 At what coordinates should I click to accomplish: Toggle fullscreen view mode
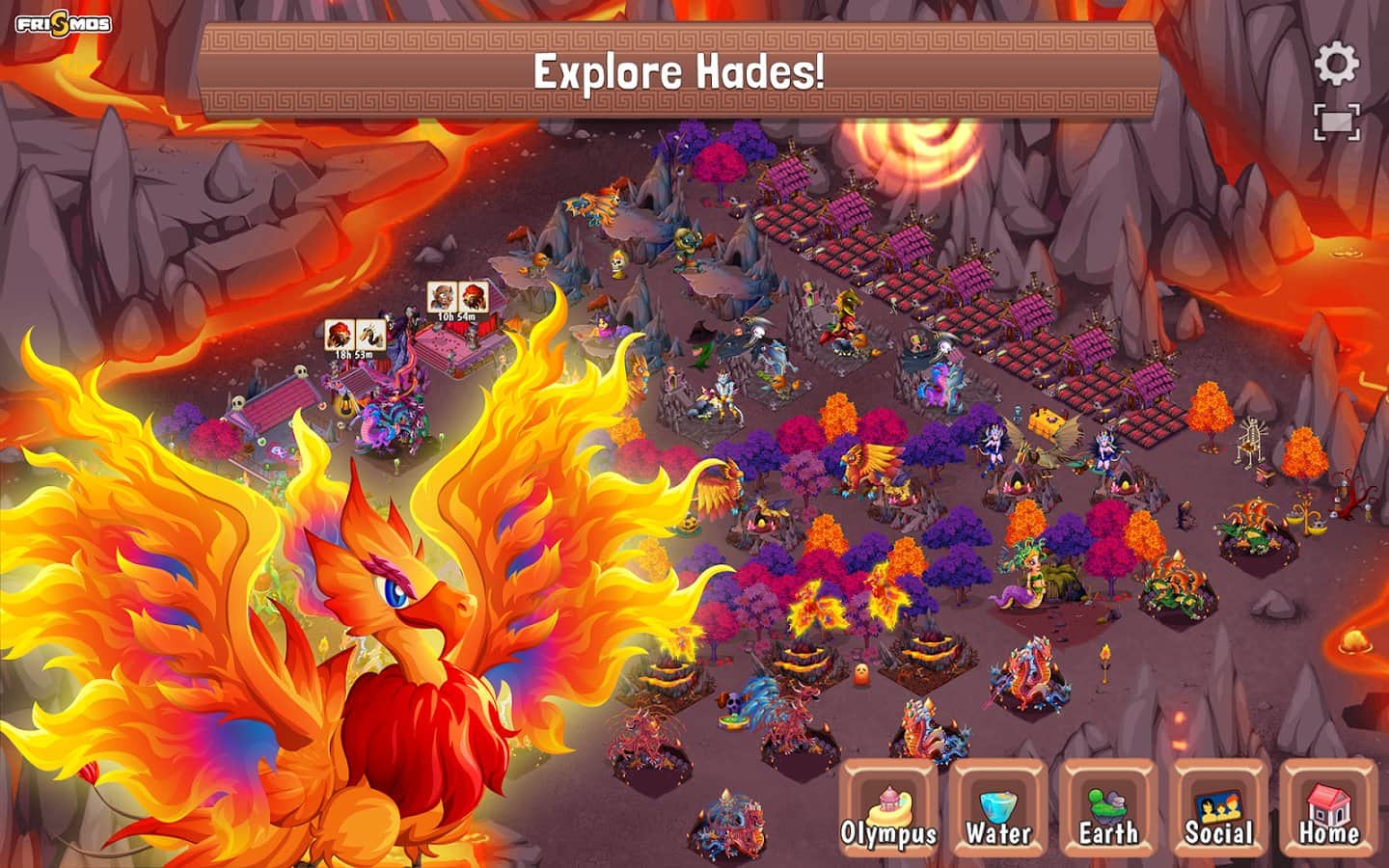coord(1337,122)
